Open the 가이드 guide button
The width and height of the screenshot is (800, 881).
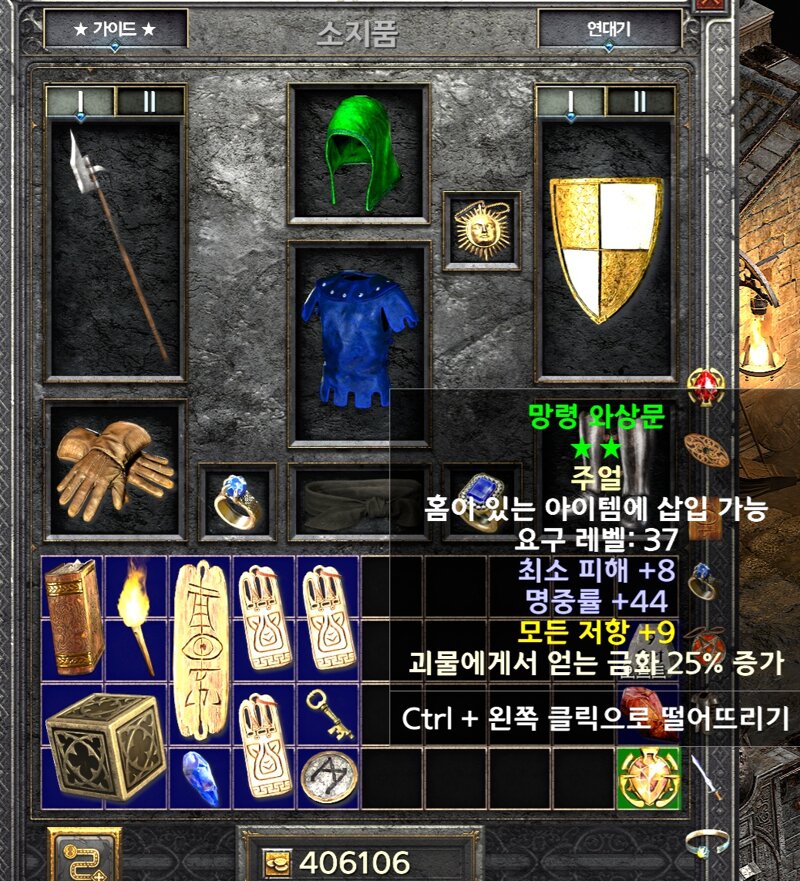point(115,29)
